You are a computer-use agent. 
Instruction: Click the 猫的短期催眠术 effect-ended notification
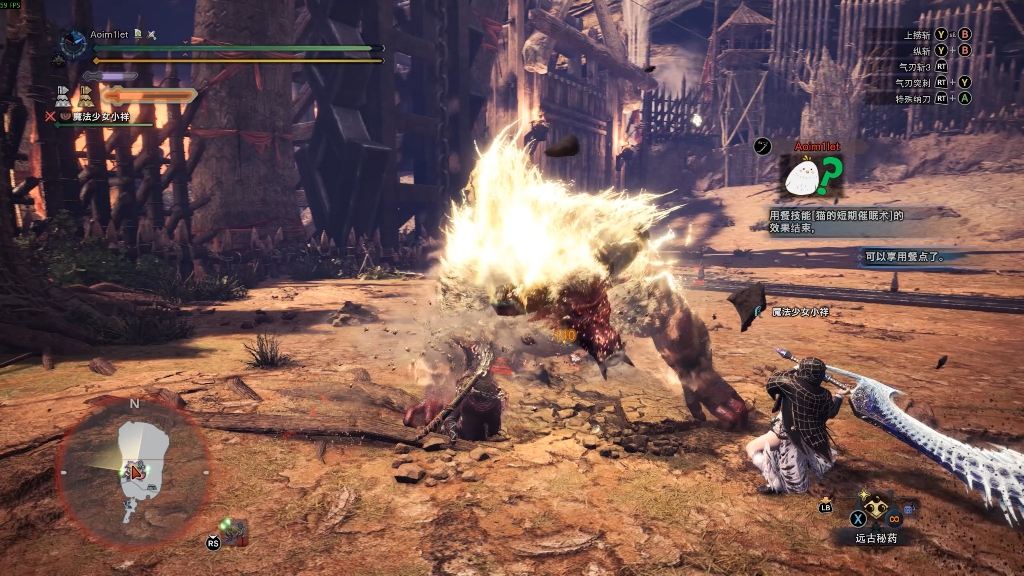coord(836,221)
